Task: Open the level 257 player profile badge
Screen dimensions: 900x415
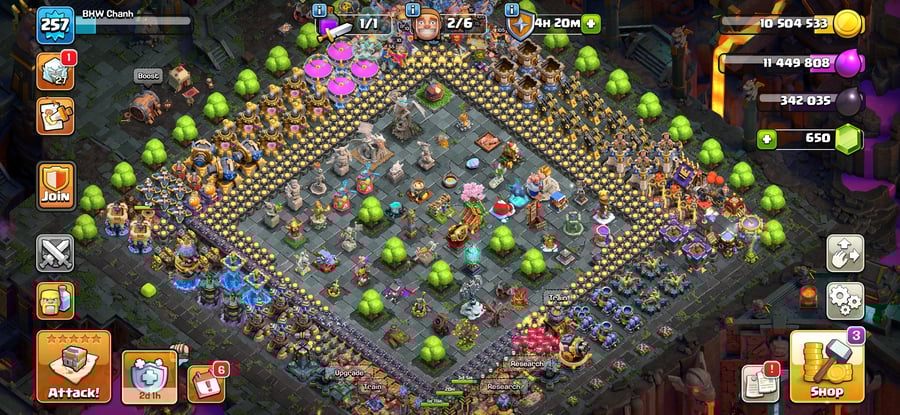Action: click(x=55, y=24)
